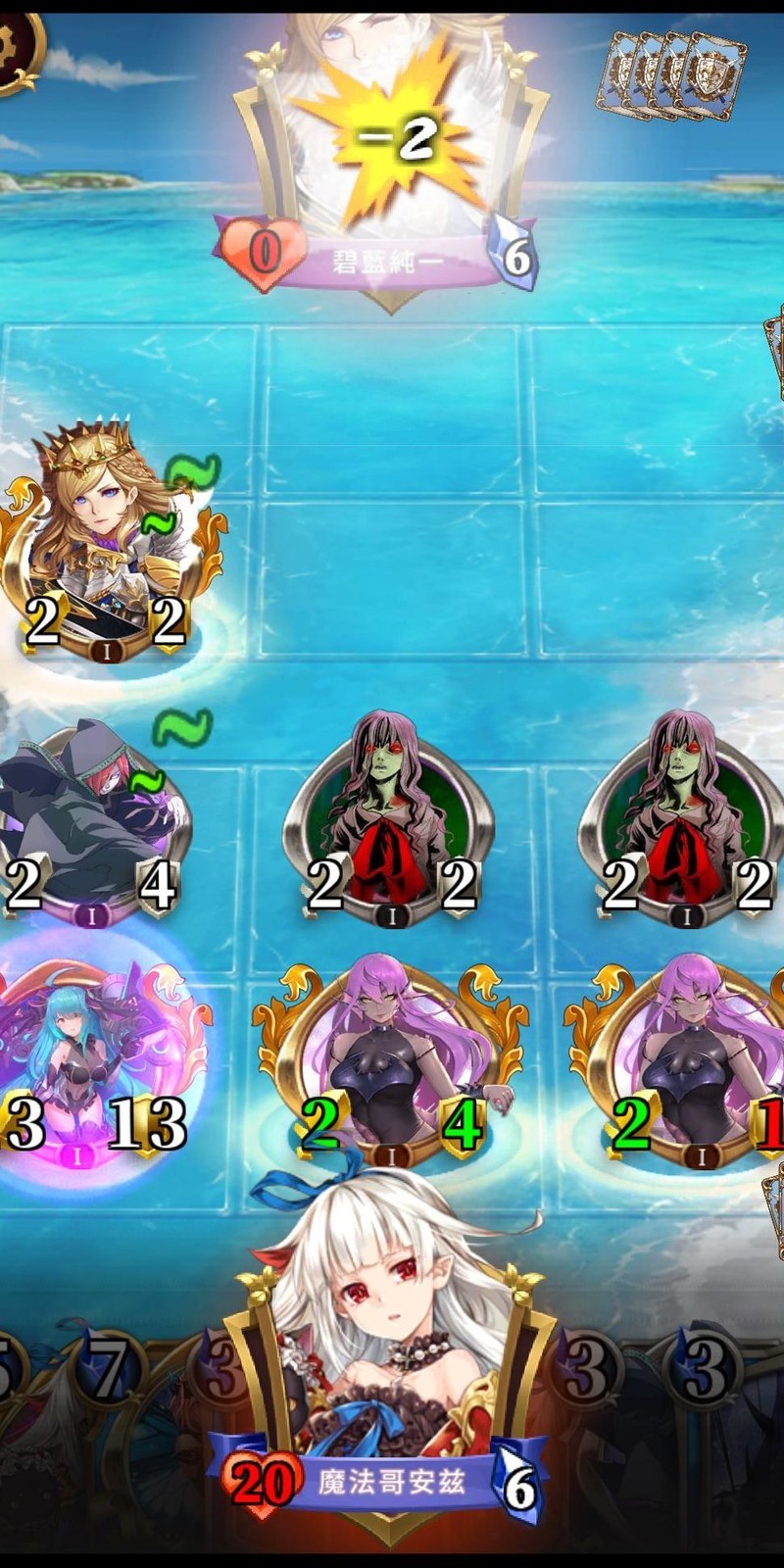Select your hero 魔法哥安茲 portrait

[390, 1372]
